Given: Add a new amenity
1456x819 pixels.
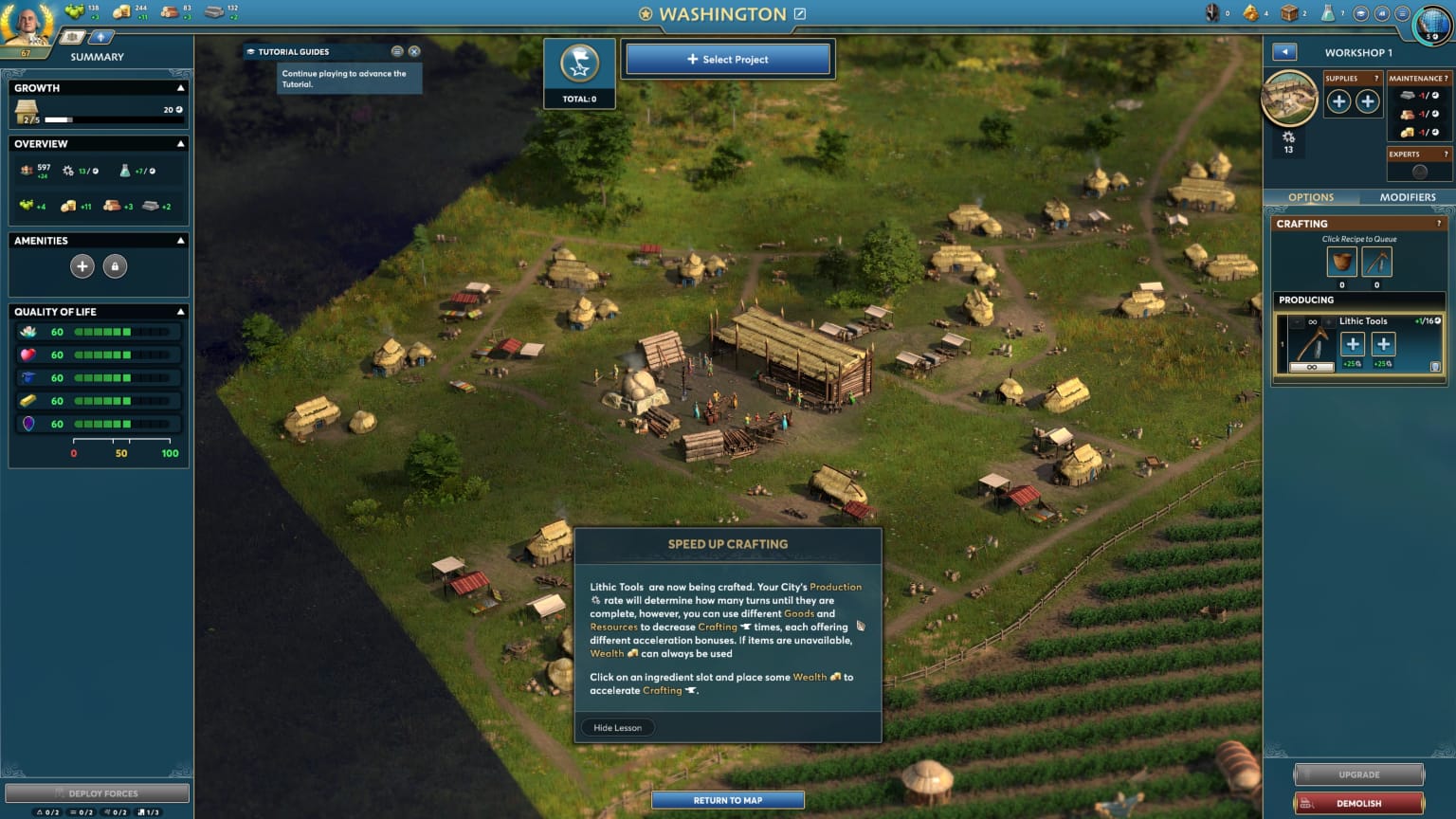Looking at the screenshot, I should pyautogui.click(x=82, y=266).
